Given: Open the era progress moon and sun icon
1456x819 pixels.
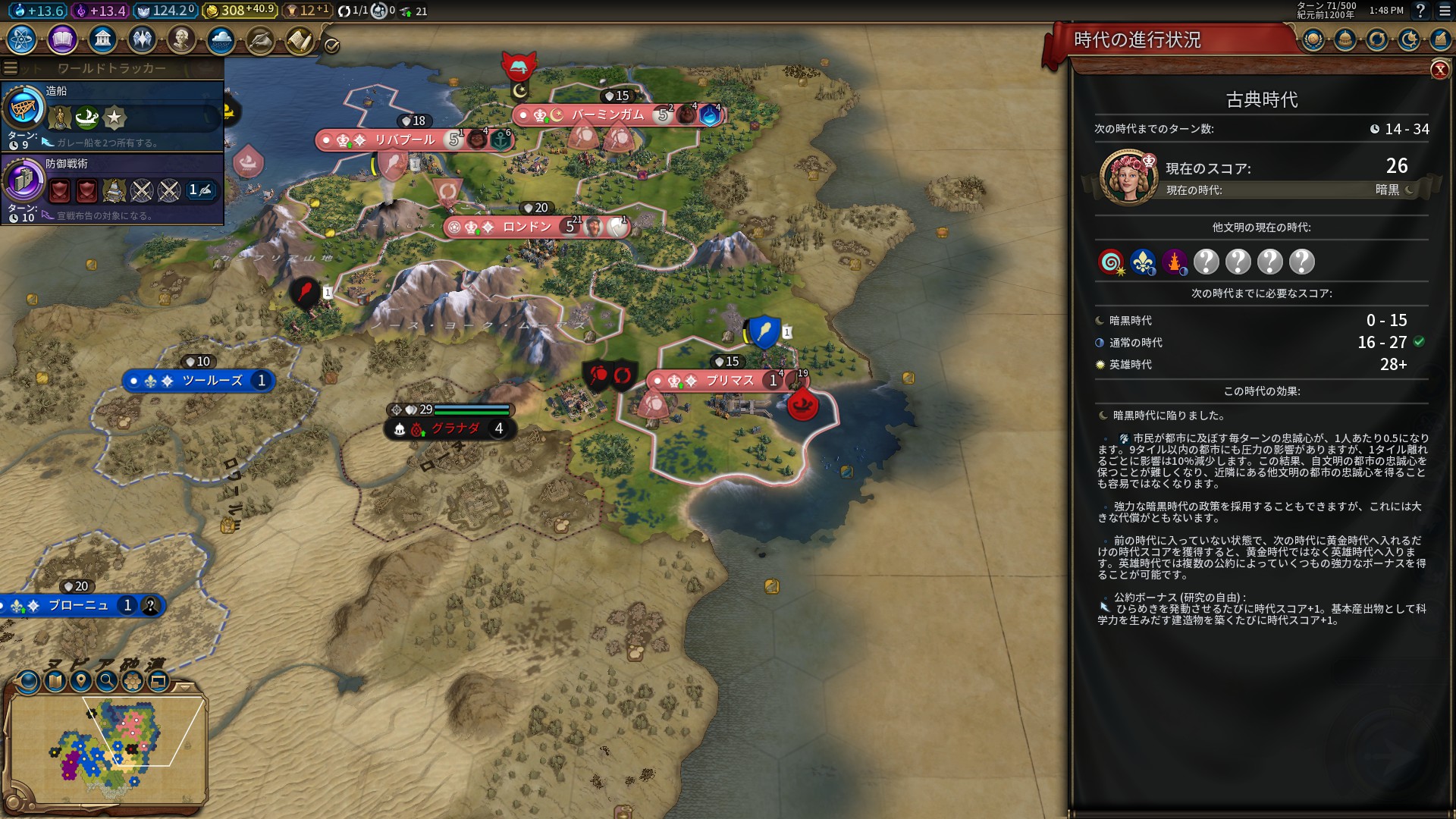Looking at the screenshot, I should [x=1409, y=39].
